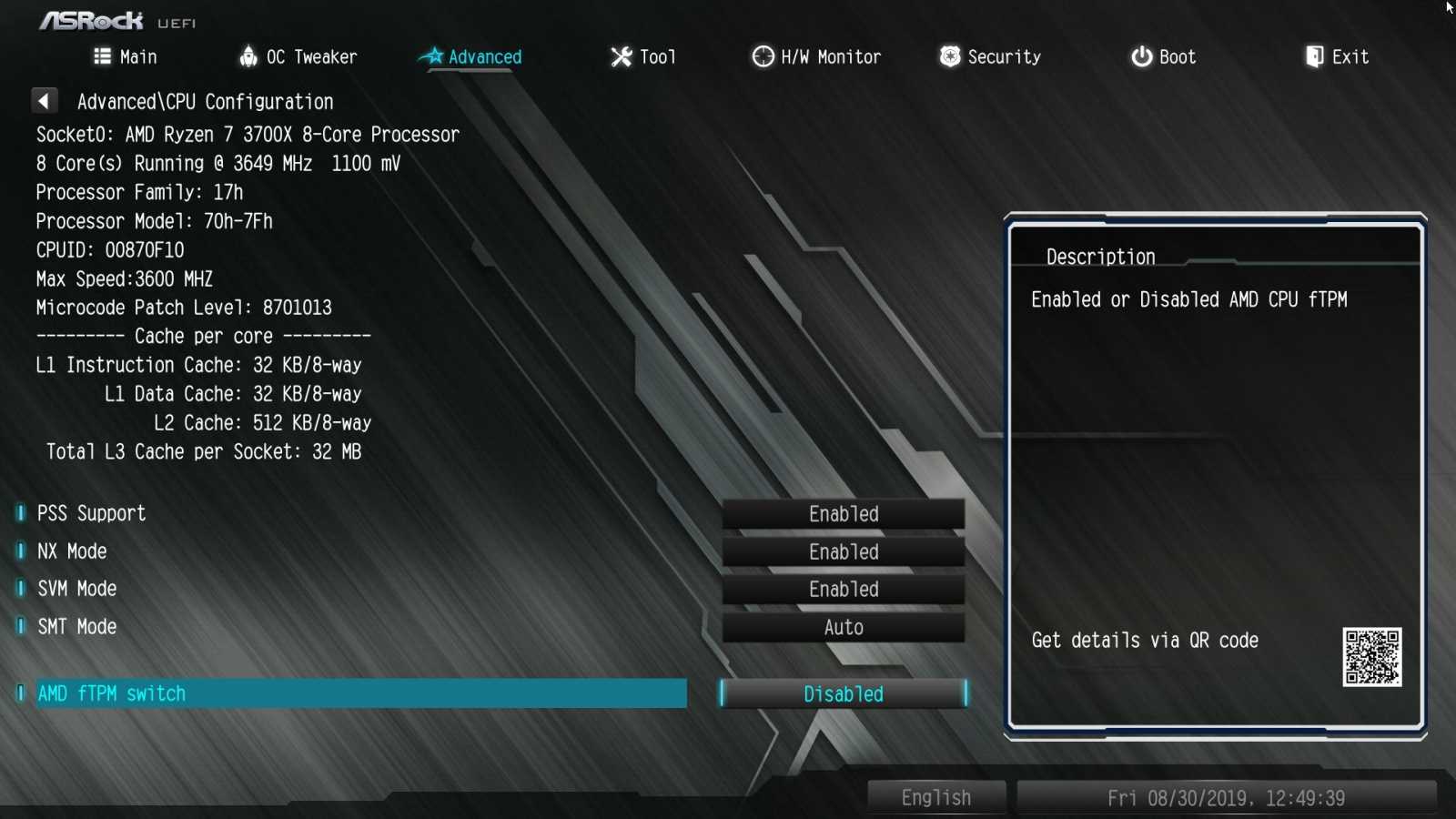Click the QR code for details

1371,656
